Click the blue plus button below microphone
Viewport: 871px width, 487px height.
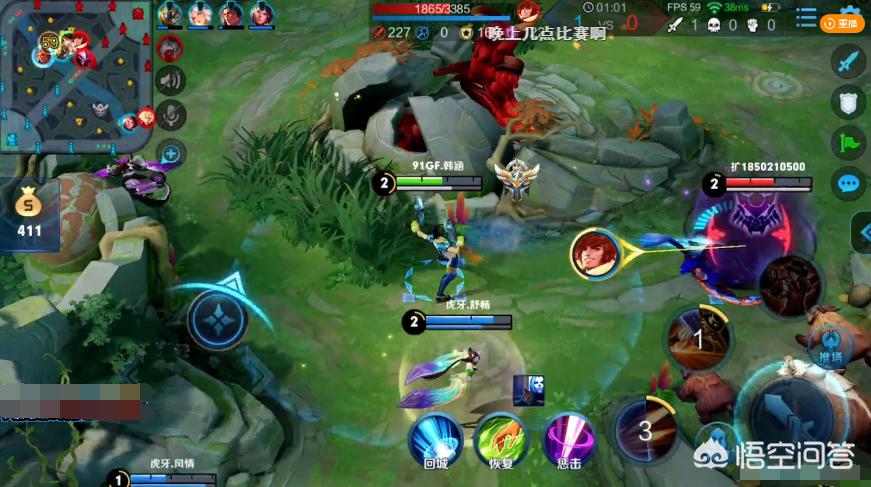pos(171,153)
